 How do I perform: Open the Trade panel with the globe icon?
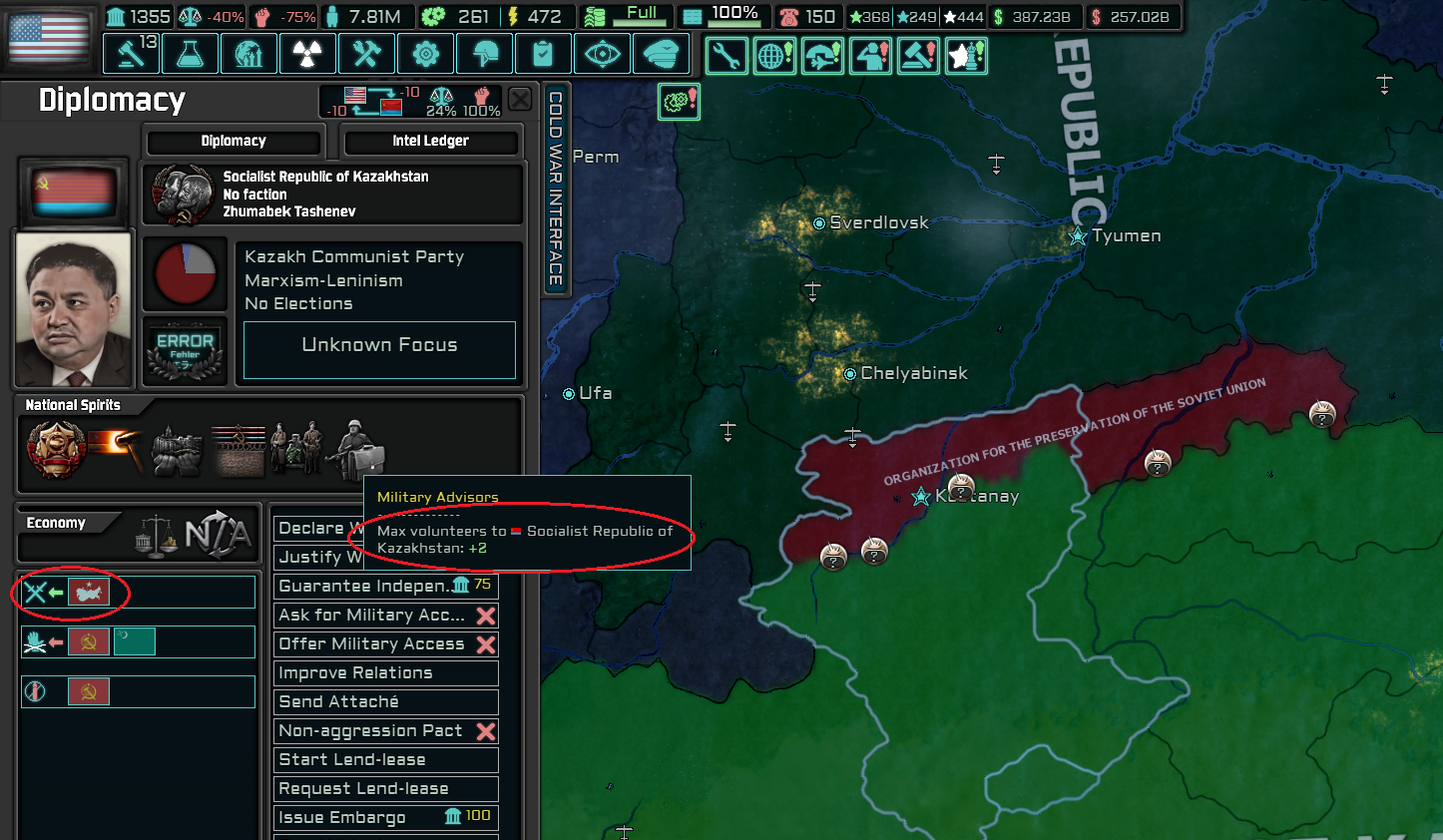248,54
